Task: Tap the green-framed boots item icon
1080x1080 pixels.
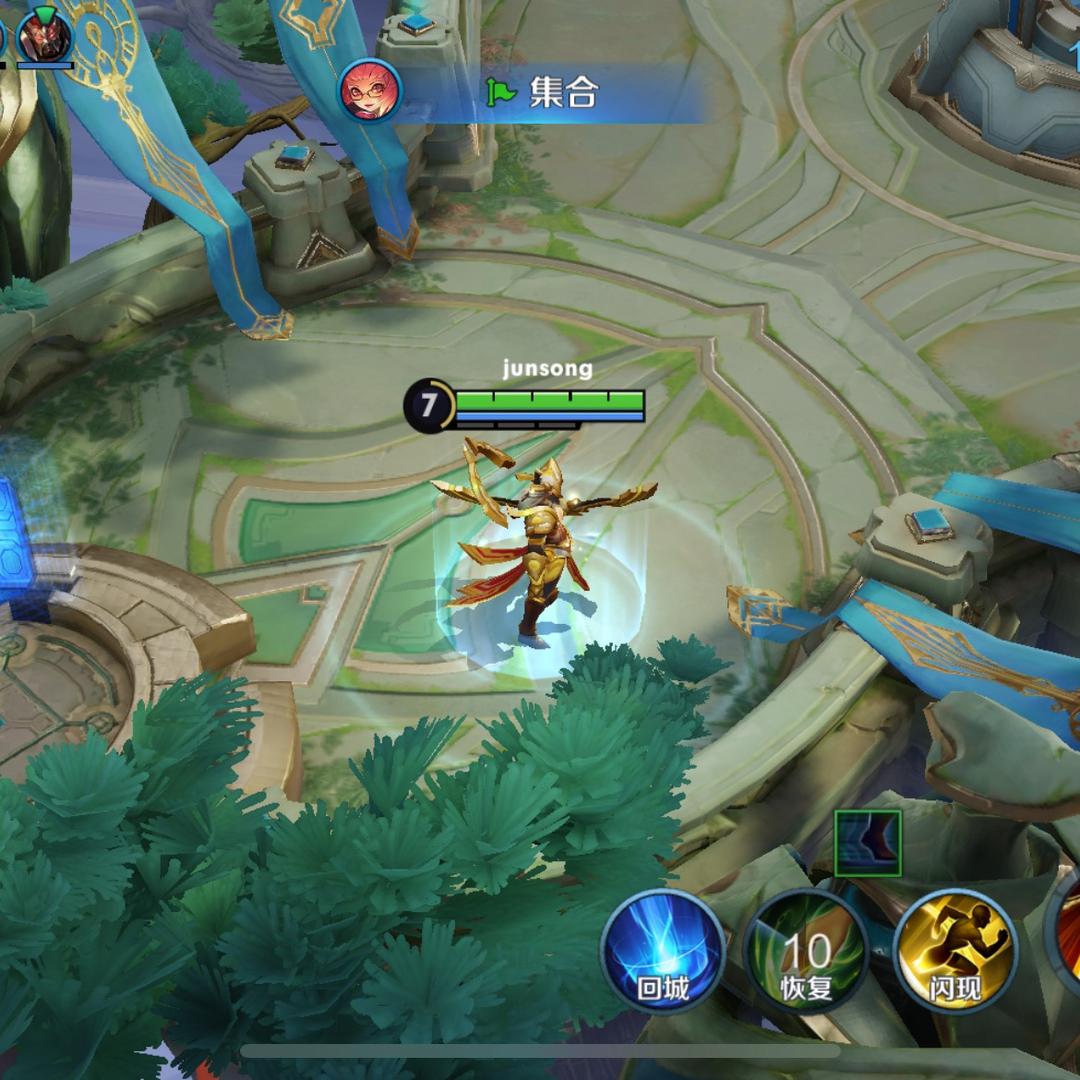Action: [x=868, y=843]
